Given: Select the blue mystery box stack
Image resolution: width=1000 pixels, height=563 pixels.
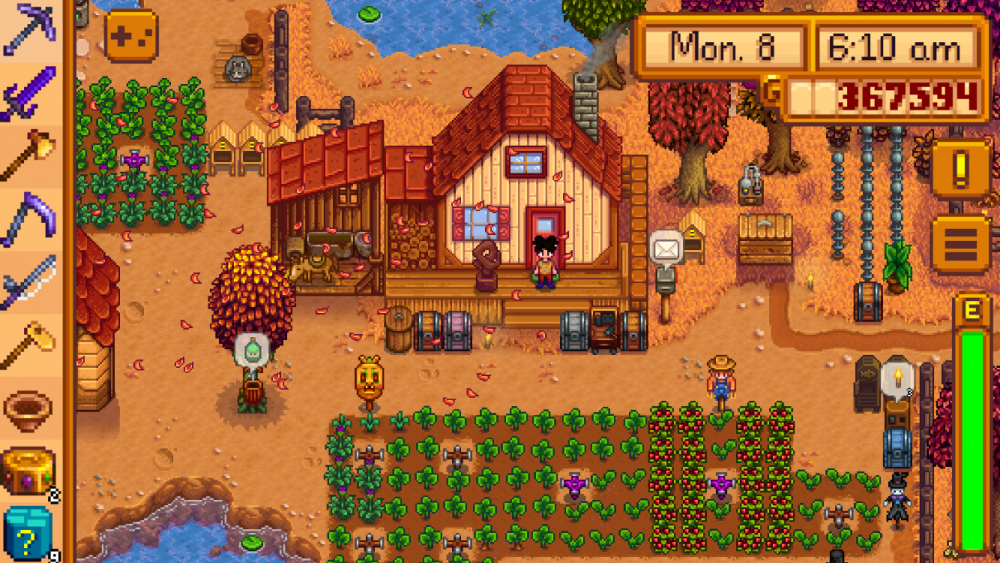Looking at the screenshot, I should pos(30,532).
